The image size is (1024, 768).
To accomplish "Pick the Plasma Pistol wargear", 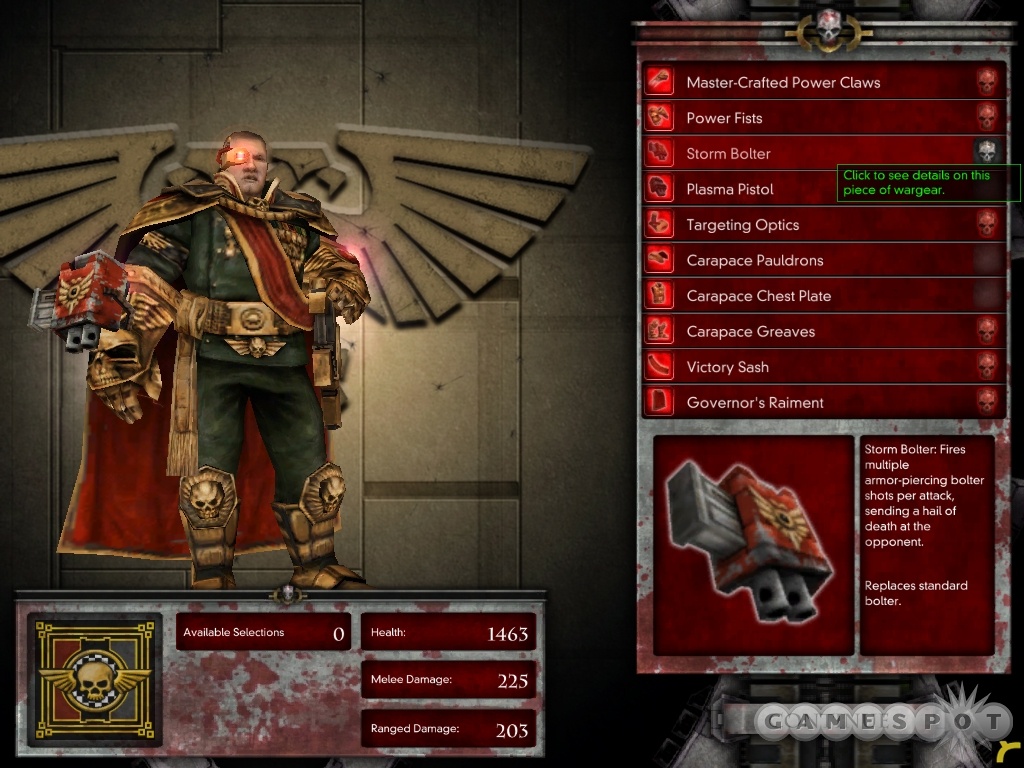I will click(730, 189).
